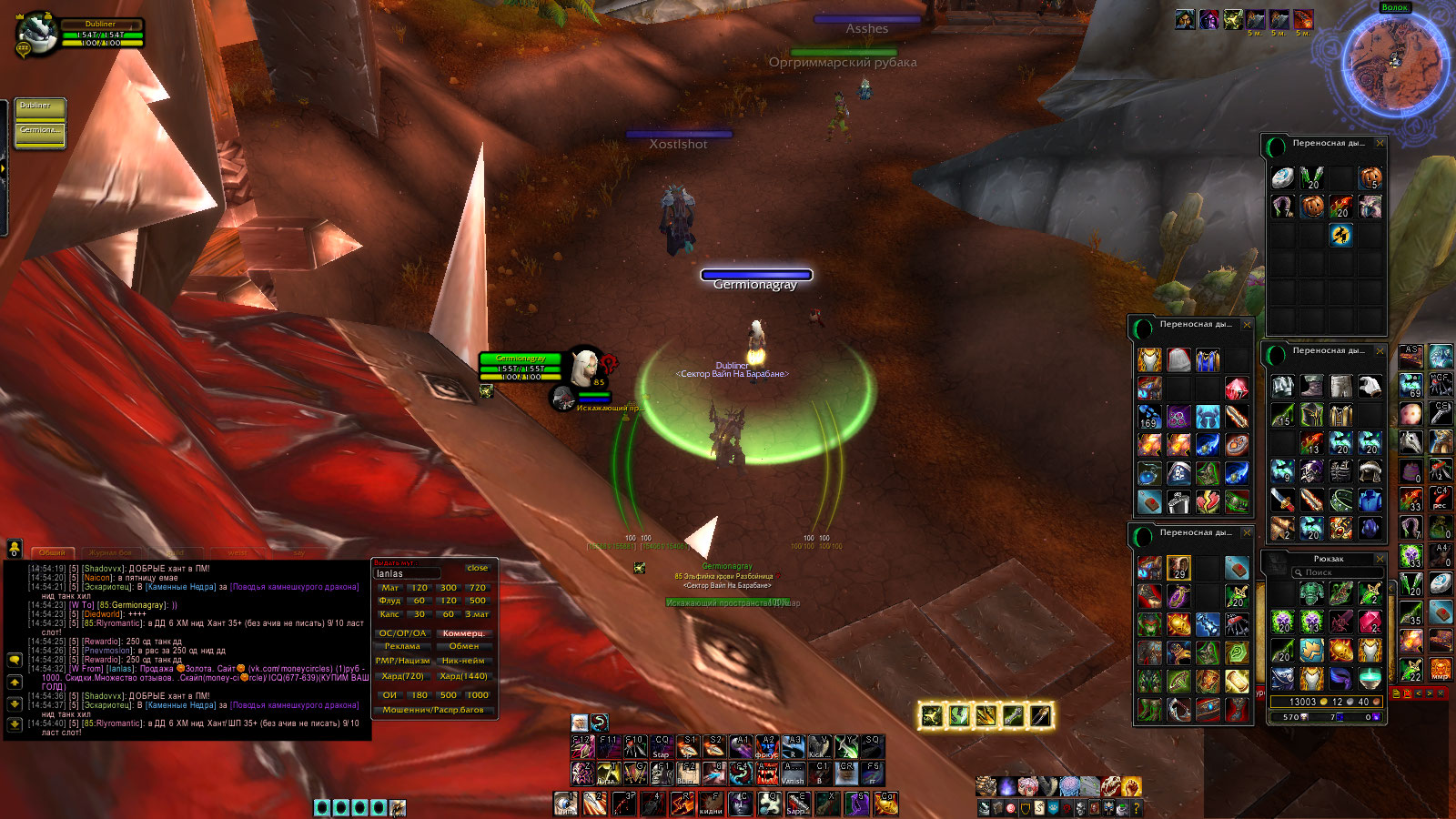Select the Germionagray target portrait
The height and width of the screenshot is (819, 1456).
pos(586,369)
